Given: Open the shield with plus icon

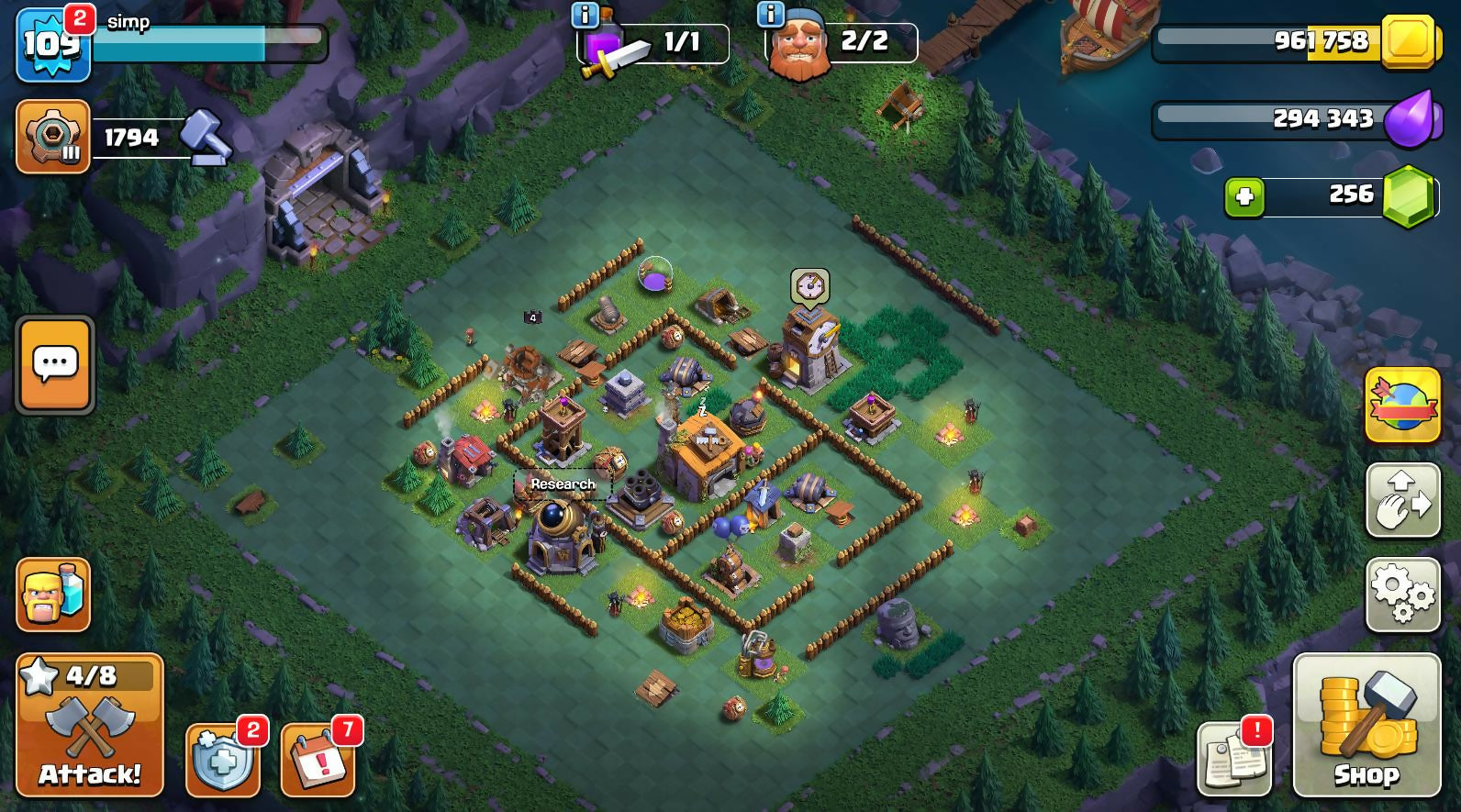Looking at the screenshot, I should point(222,760).
